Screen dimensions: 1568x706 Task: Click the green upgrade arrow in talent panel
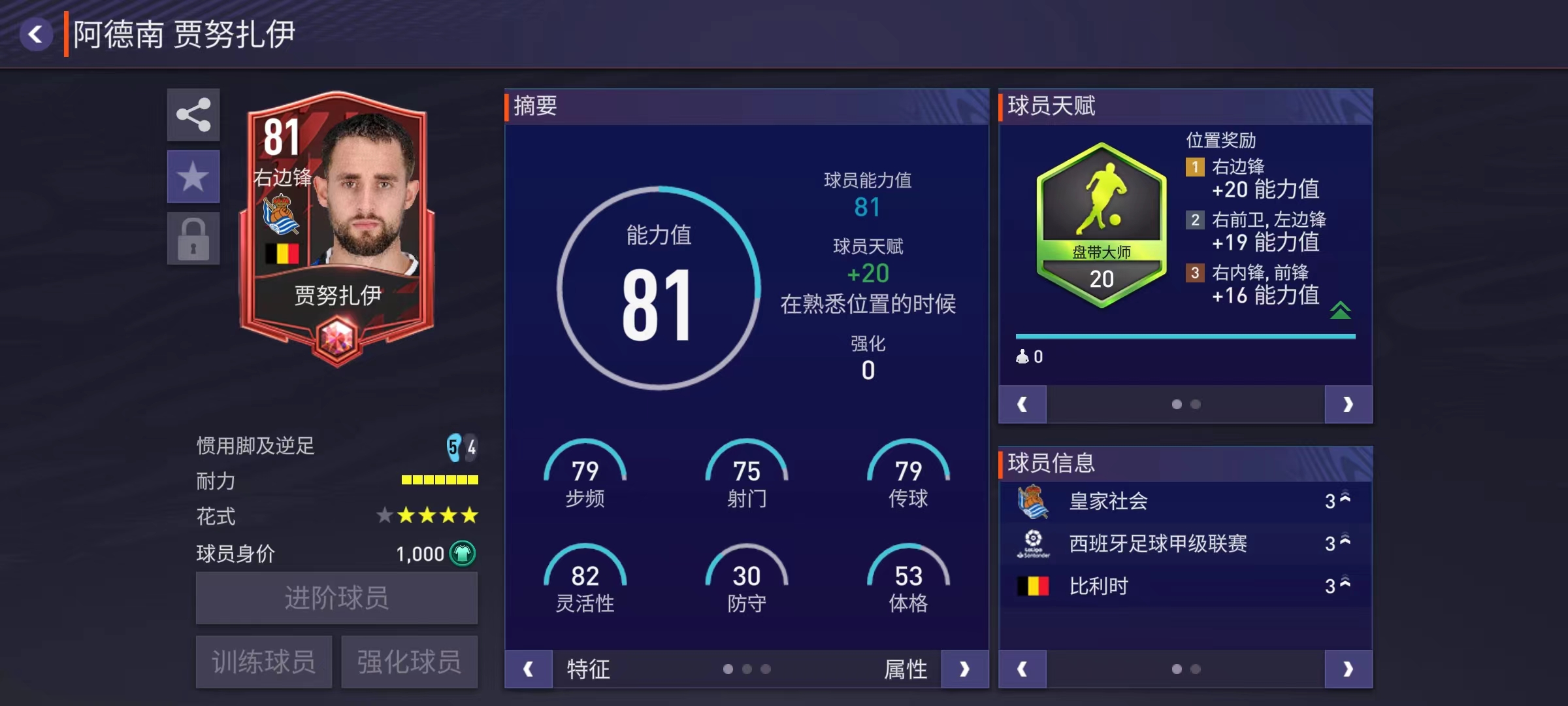pyautogui.click(x=1341, y=311)
